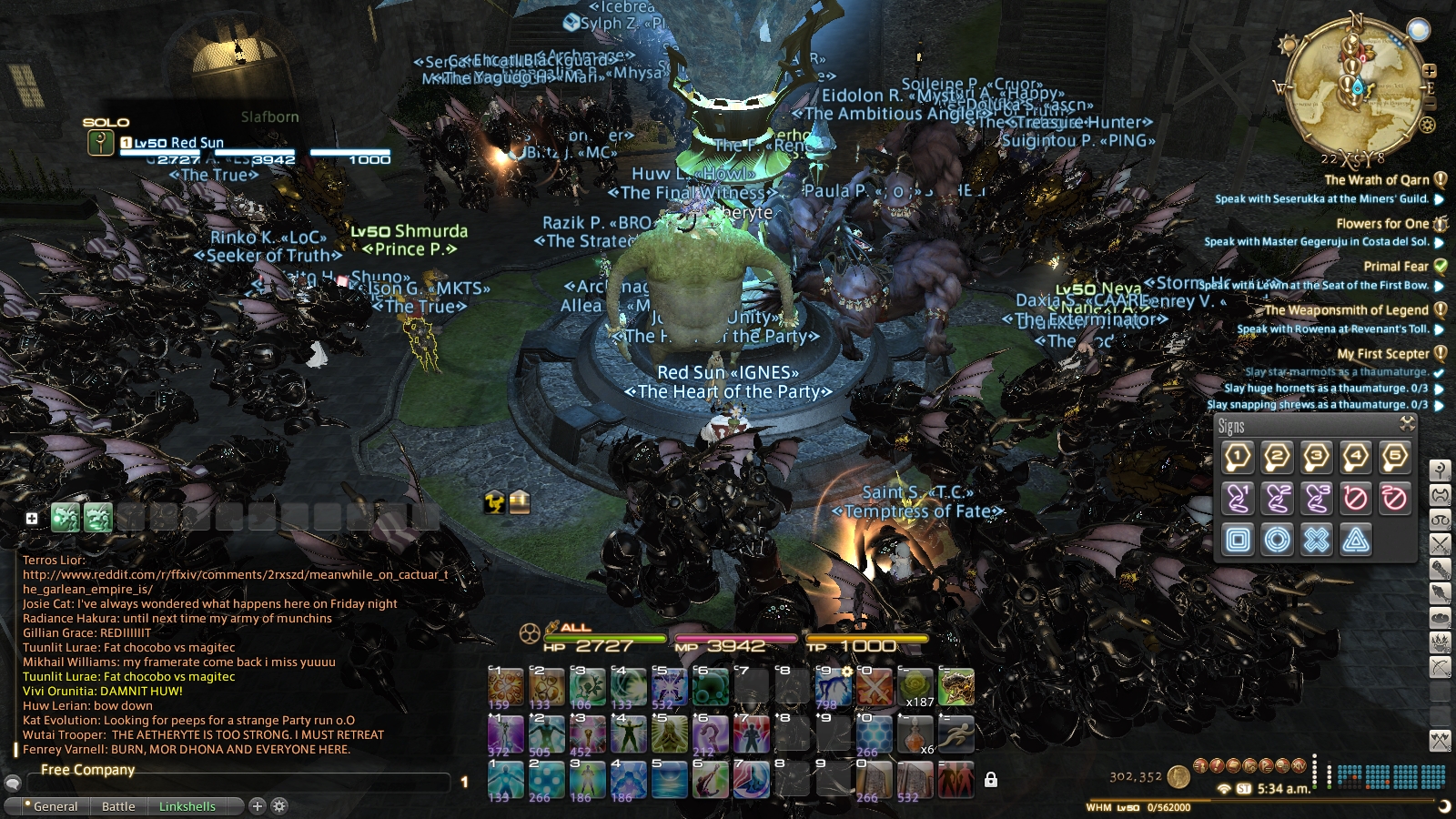Switch to the Battle chat tab
This screenshot has width=1456, height=819.
118,806
